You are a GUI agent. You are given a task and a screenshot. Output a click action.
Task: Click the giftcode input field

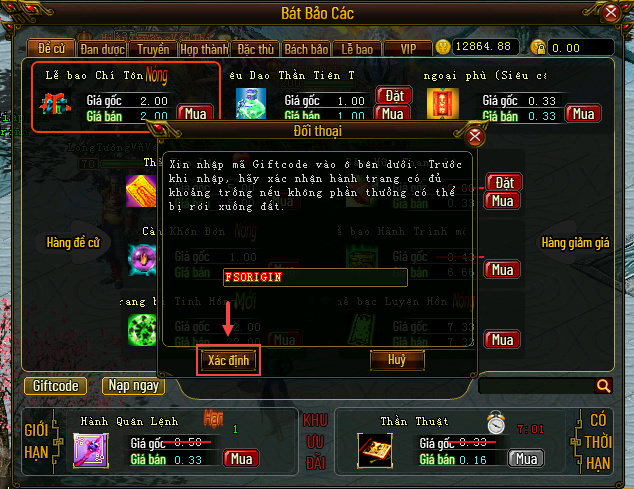click(314, 277)
